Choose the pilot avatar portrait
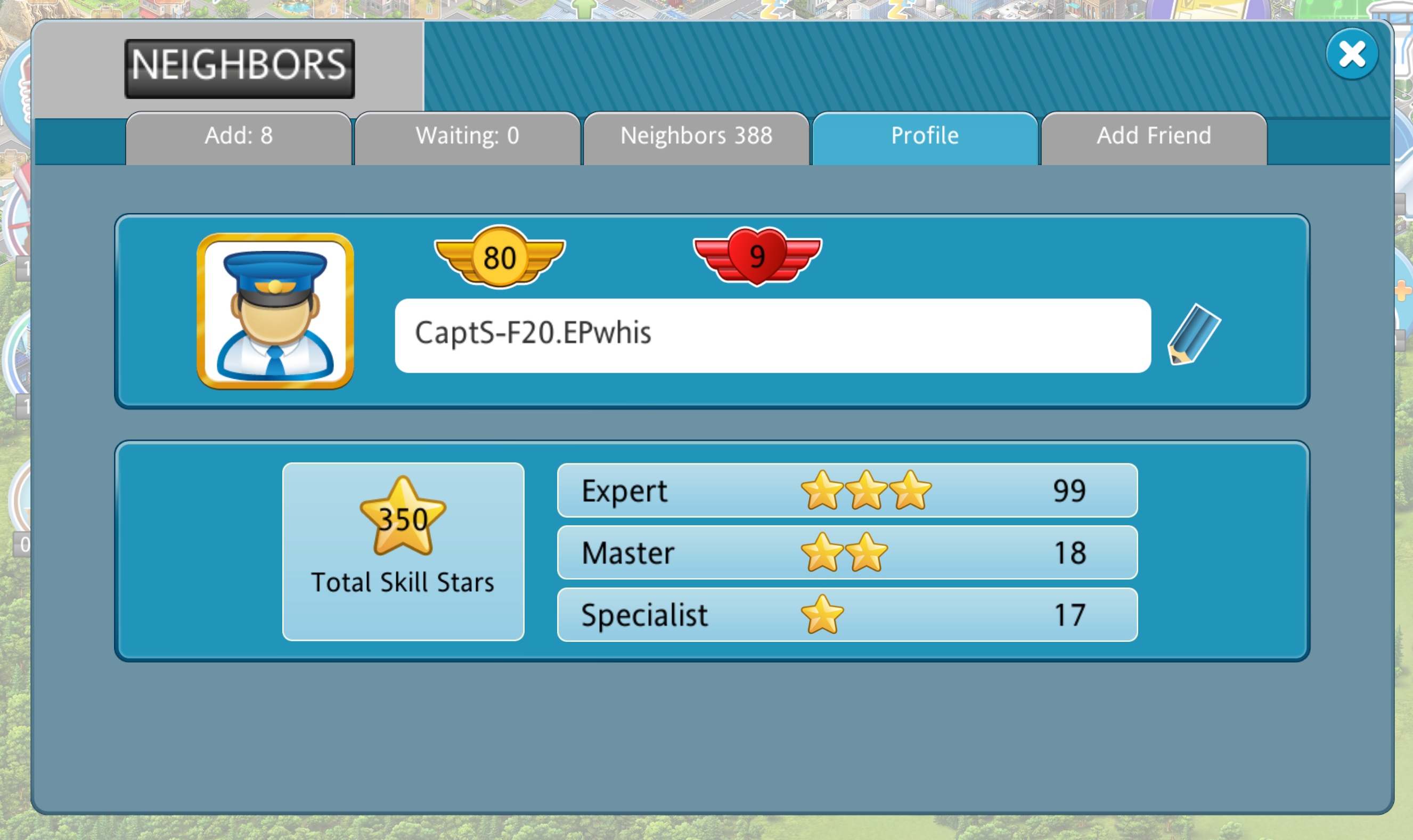This screenshot has height=840, width=1413. point(275,311)
